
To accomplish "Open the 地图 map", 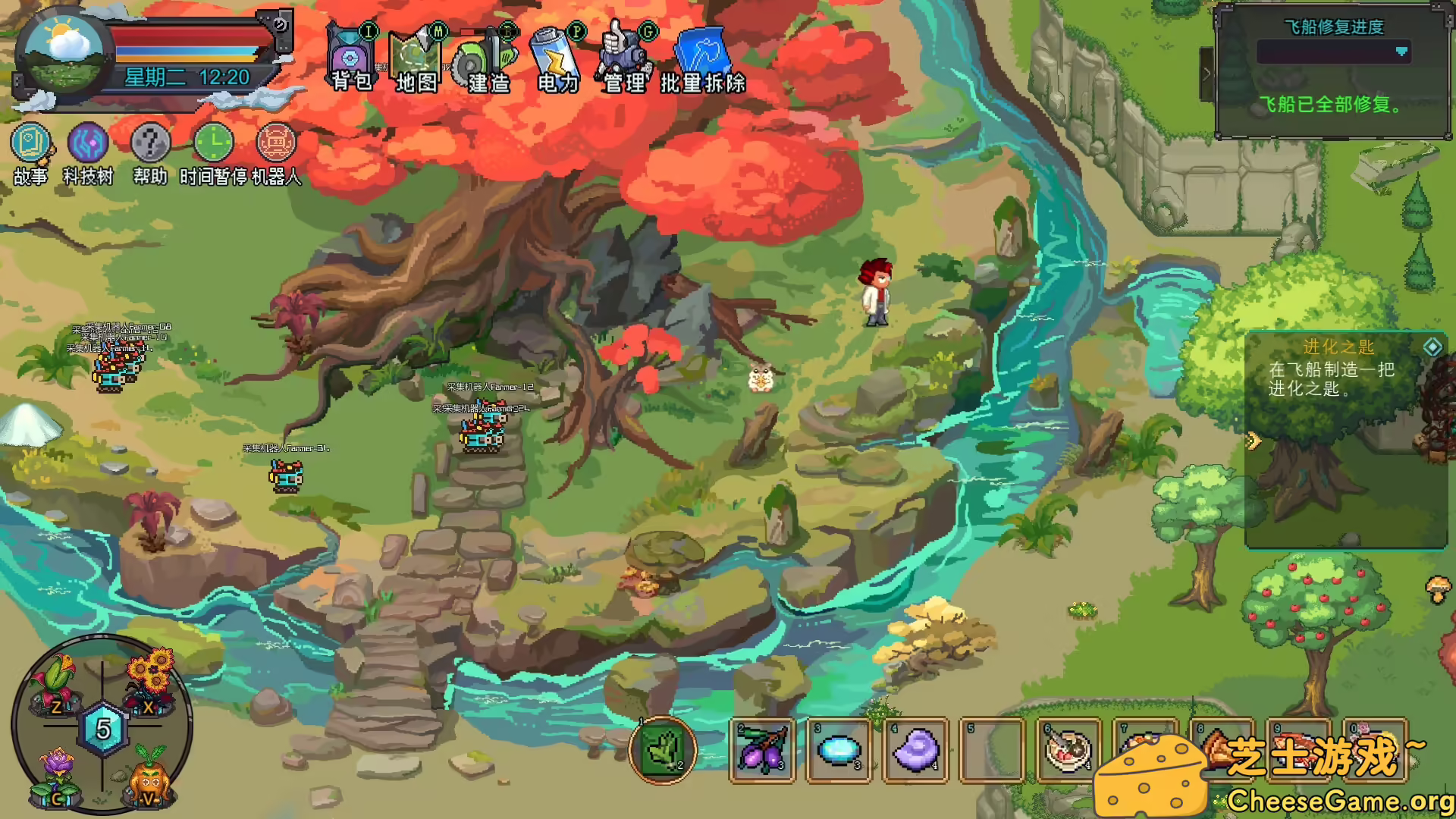I will pyautogui.click(x=417, y=53).
